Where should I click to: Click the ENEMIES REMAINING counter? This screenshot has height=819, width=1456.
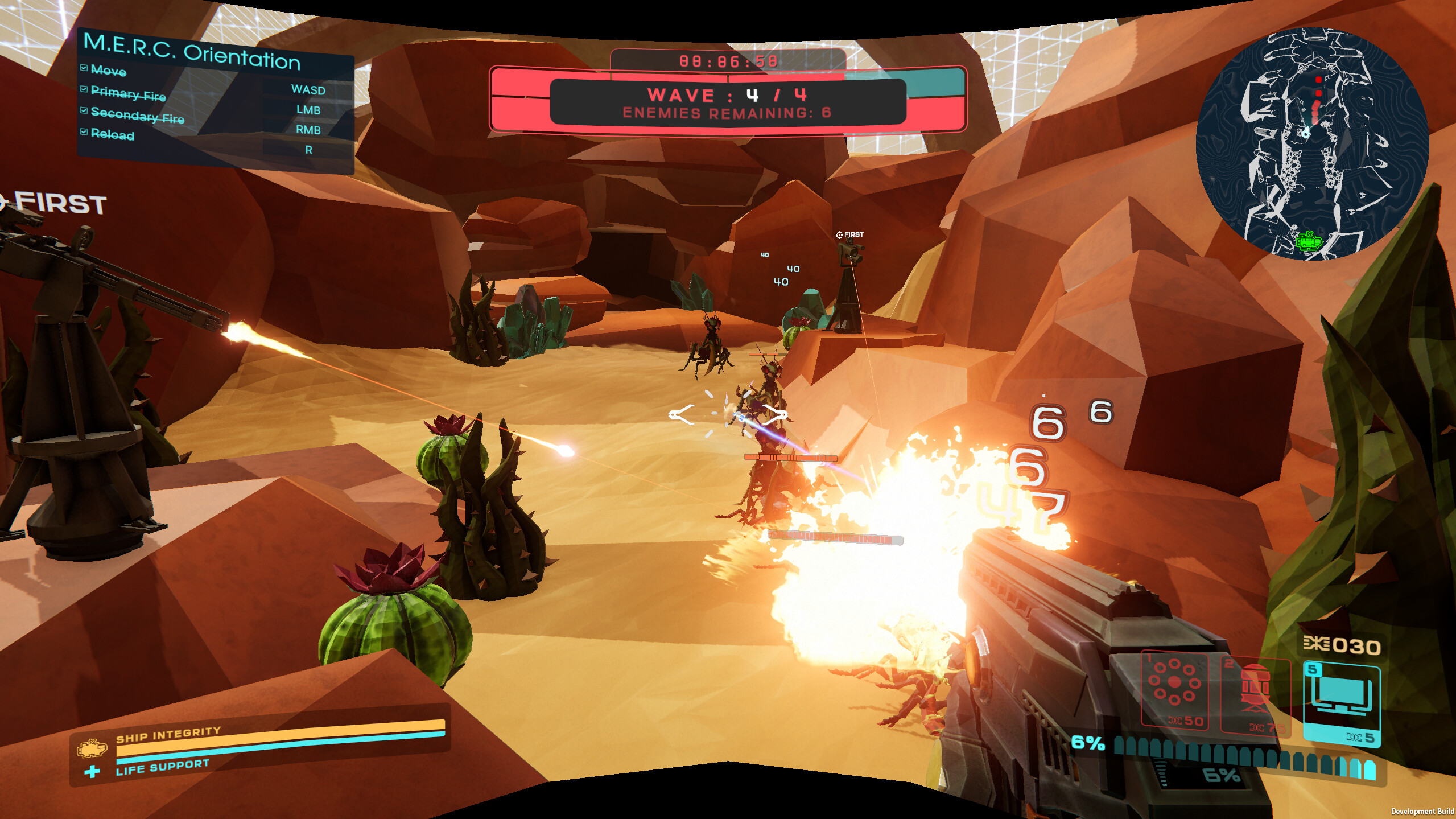coord(728,113)
